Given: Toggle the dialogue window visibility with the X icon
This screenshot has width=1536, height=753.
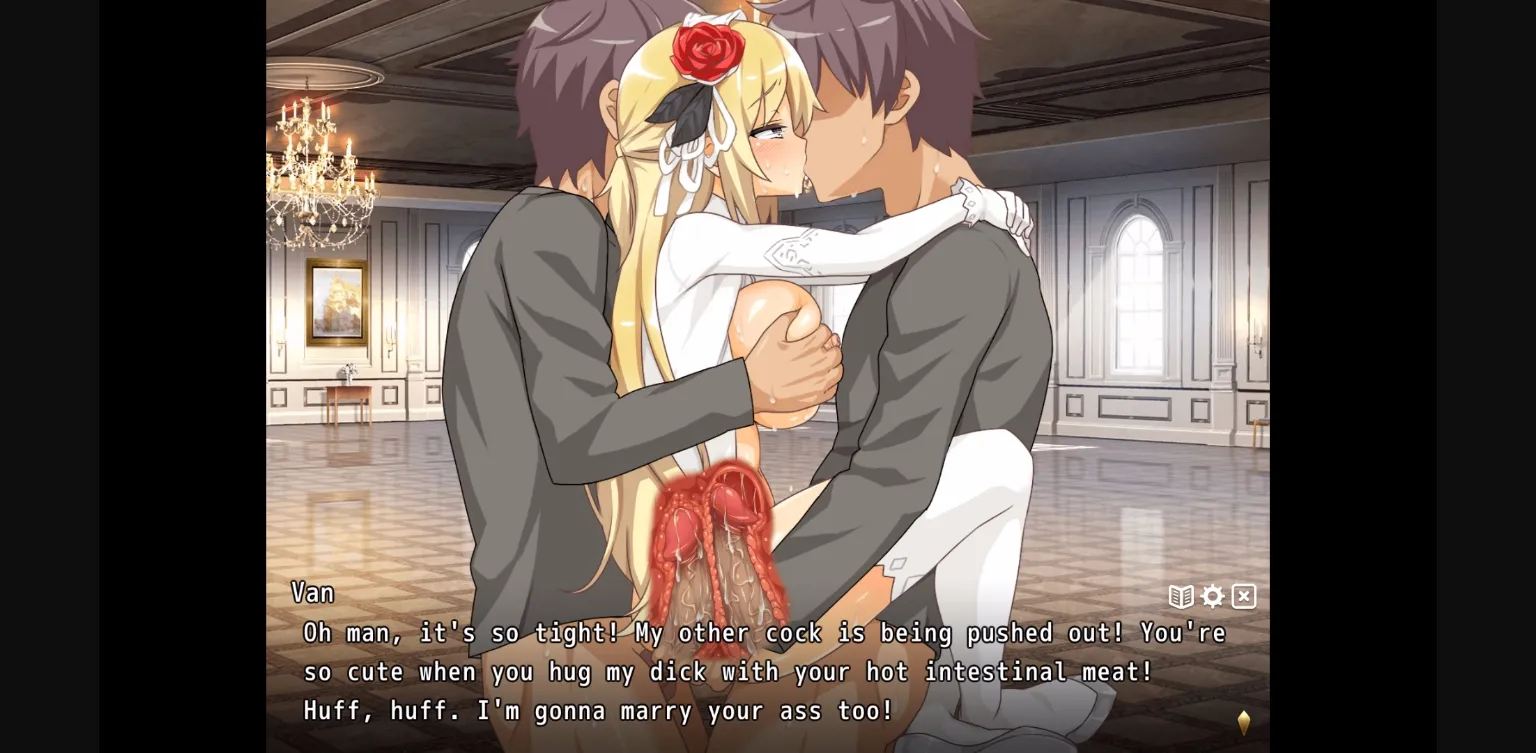Looking at the screenshot, I should 1243,596.
